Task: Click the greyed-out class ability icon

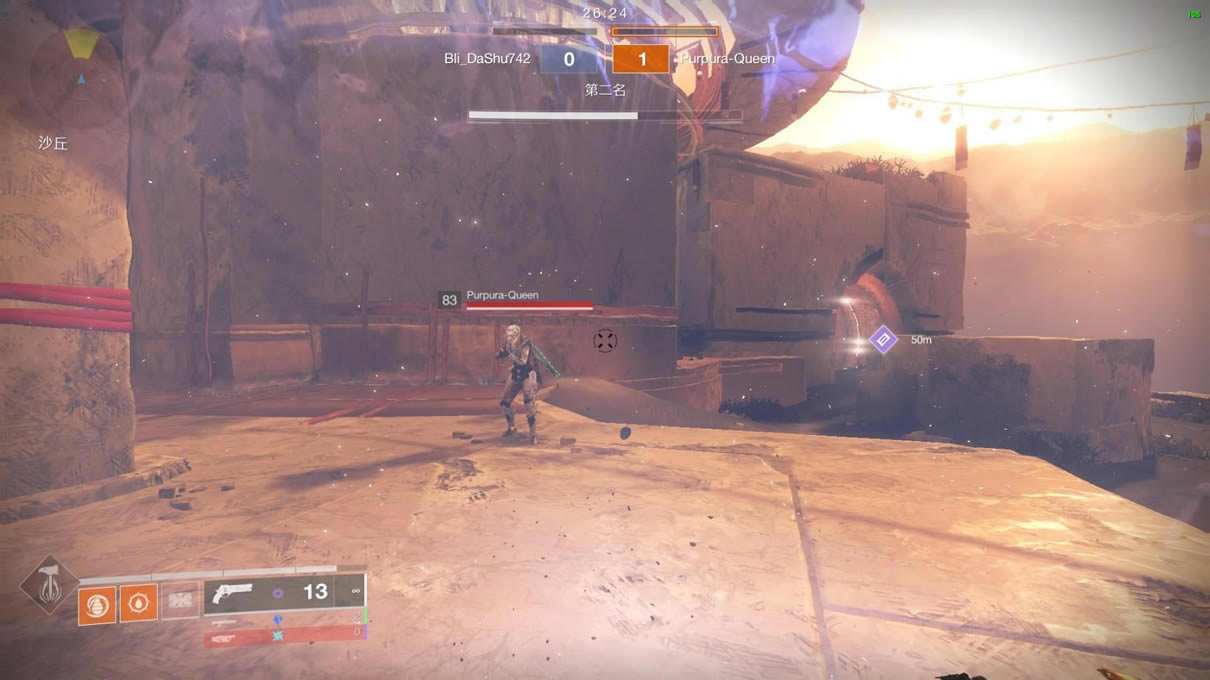Action: pyautogui.click(x=180, y=601)
